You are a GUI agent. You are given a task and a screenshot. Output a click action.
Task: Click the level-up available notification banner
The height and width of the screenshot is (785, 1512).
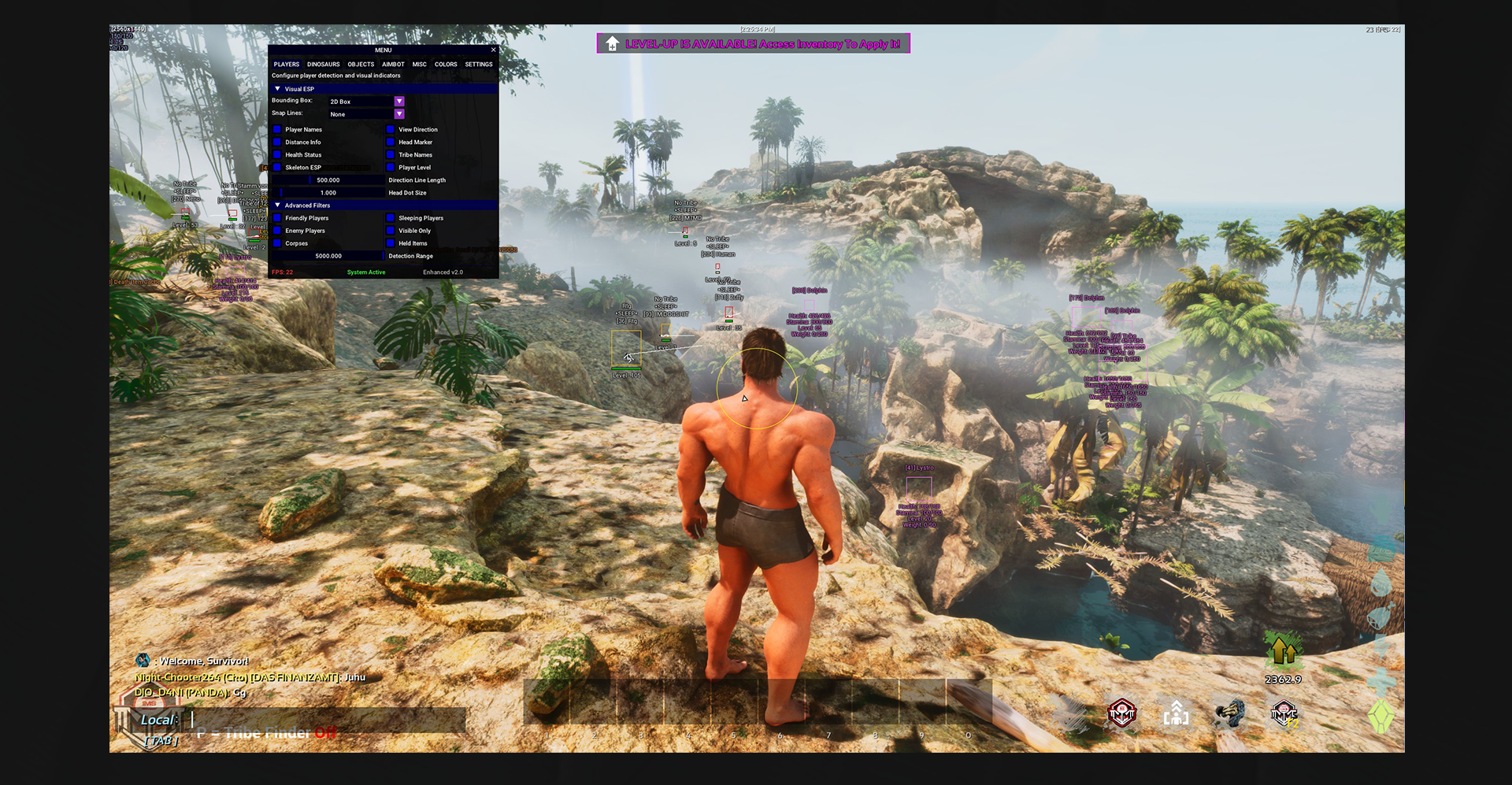[753, 44]
